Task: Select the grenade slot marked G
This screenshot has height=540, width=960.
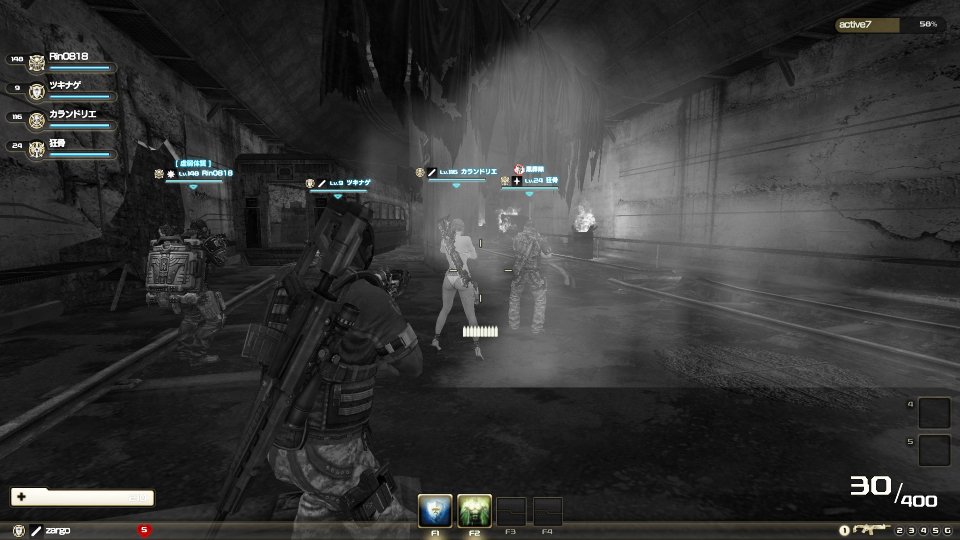Action: (947, 530)
